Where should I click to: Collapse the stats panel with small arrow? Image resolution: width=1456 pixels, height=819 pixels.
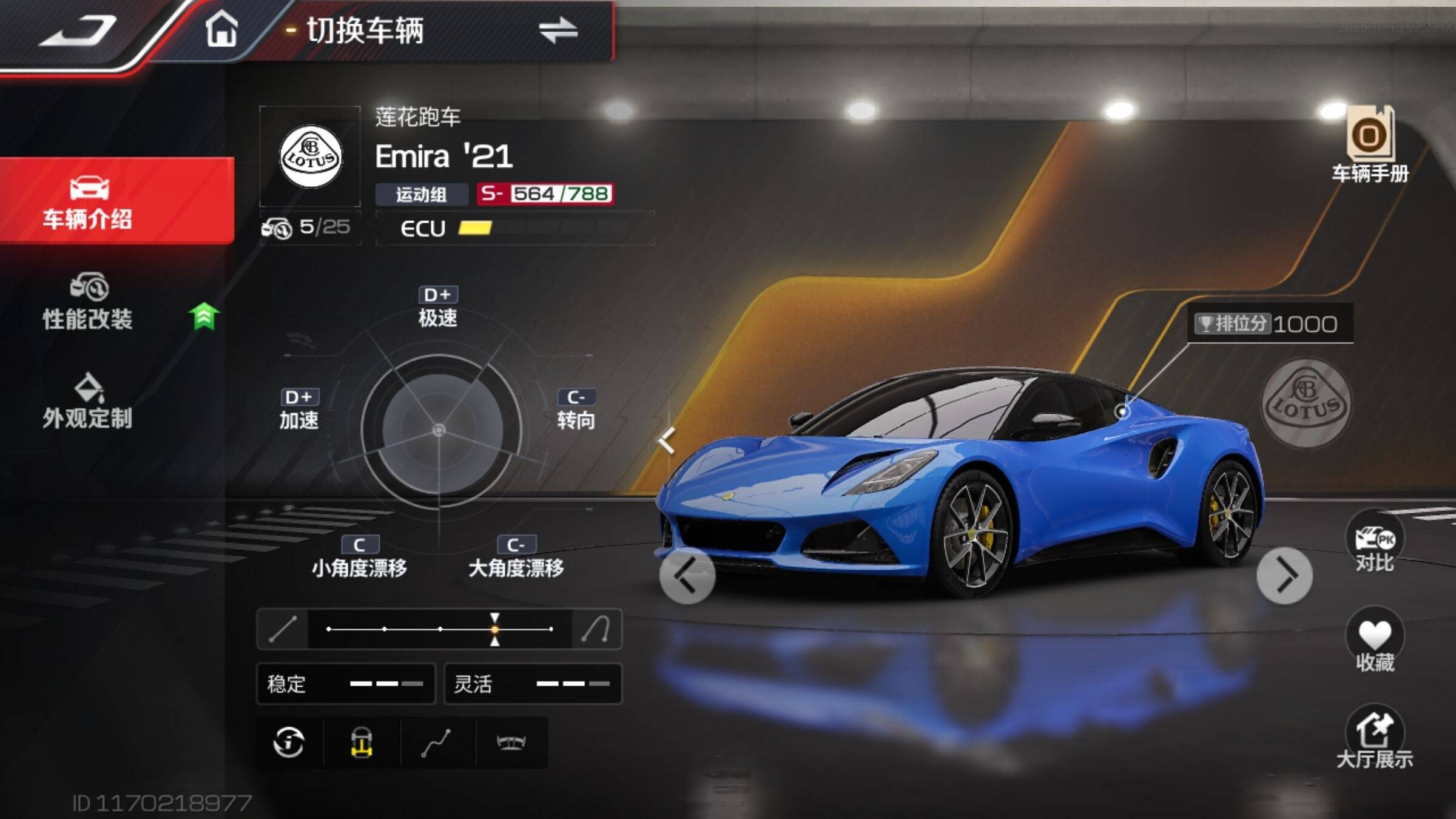pos(667,440)
